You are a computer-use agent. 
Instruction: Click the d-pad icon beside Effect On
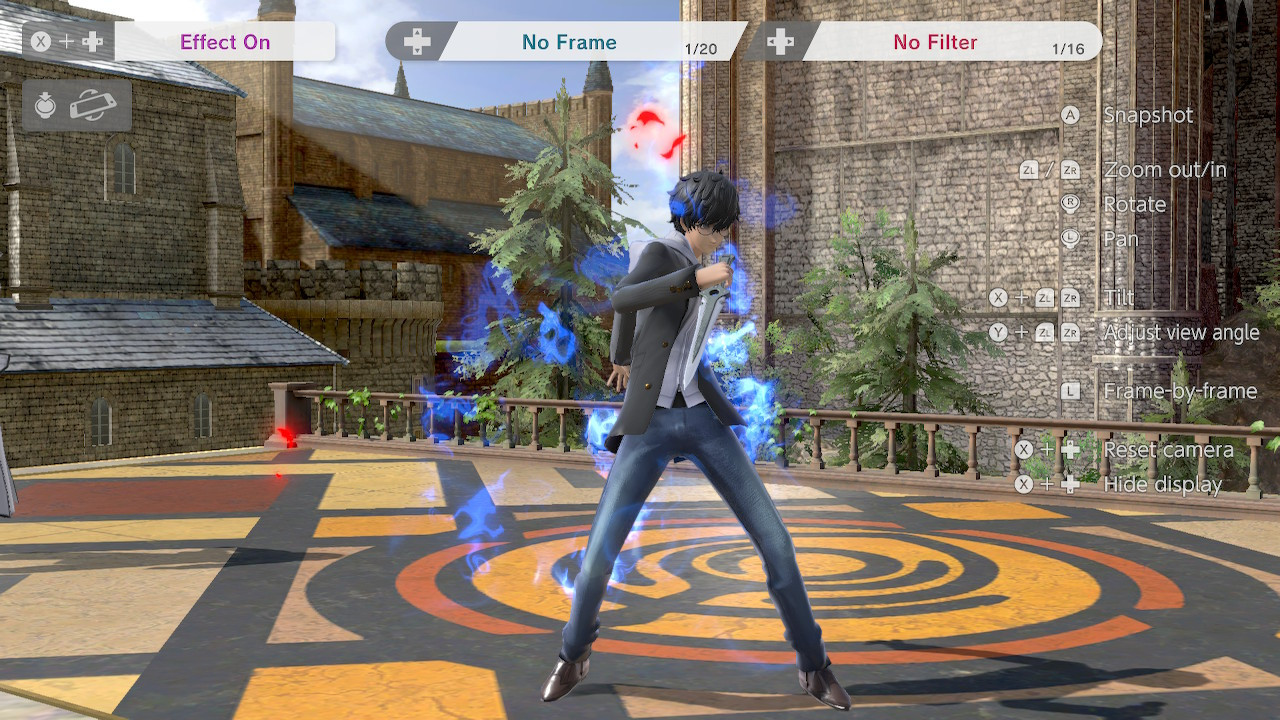(92, 42)
